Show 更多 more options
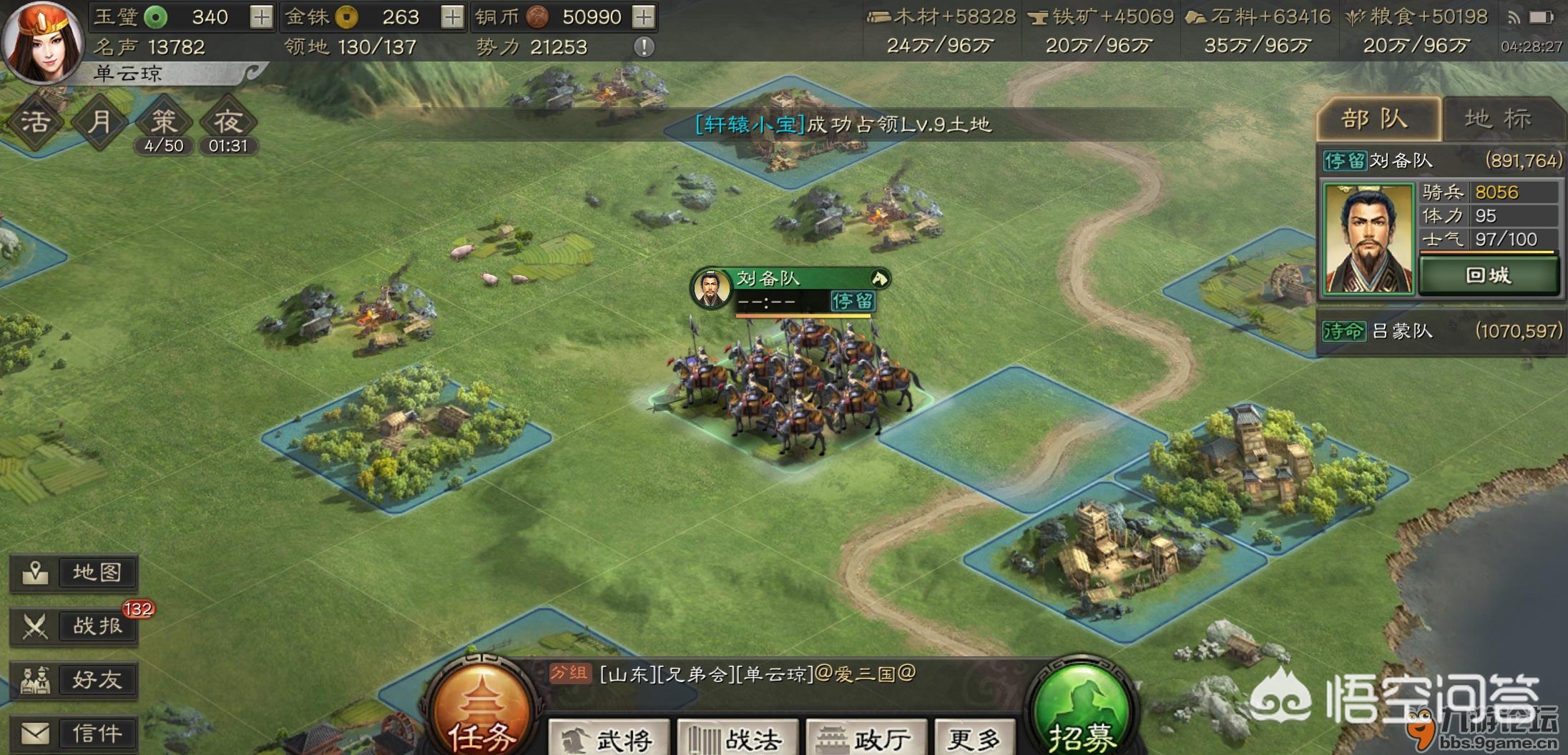This screenshot has height=755, width=1568. click(974, 739)
